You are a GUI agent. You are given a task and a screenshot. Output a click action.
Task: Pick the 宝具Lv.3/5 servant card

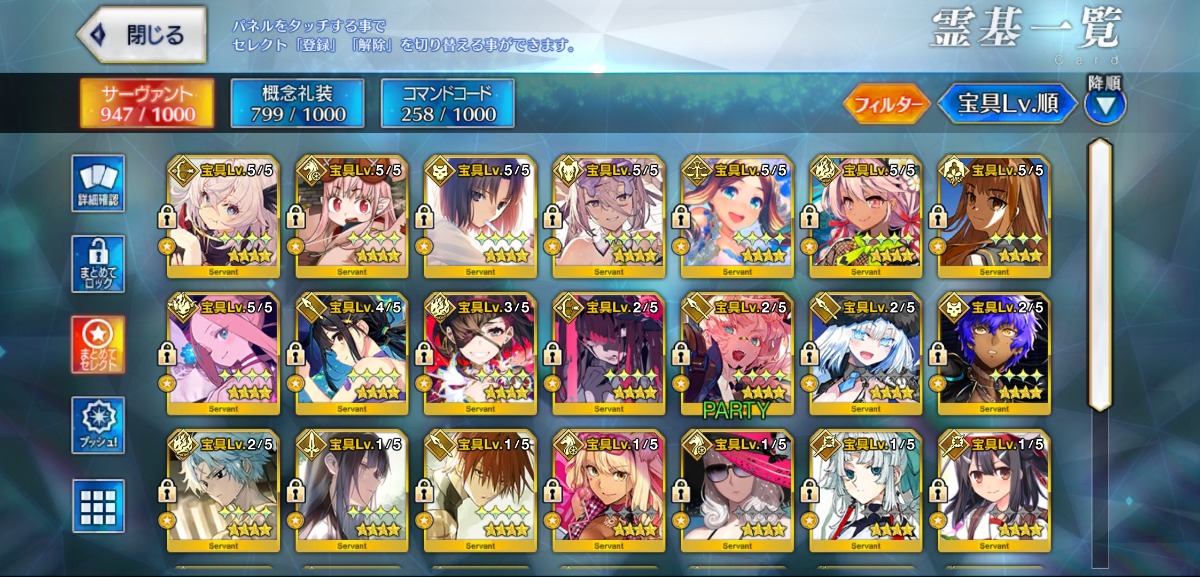coord(480,354)
